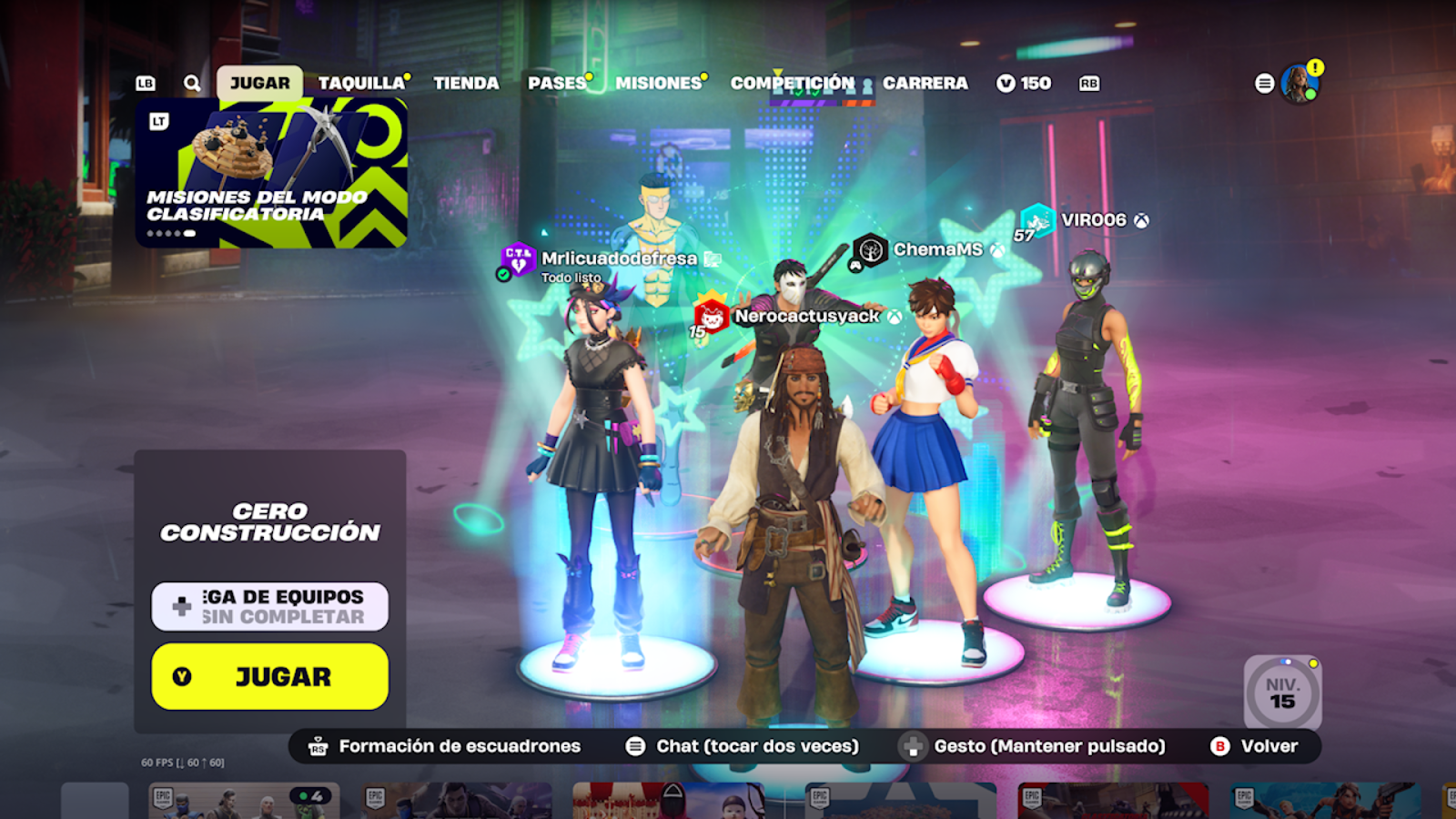Open the hamburger menu near the avatar
The width and height of the screenshot is (1456, 819).
(x=1264, y=84)
